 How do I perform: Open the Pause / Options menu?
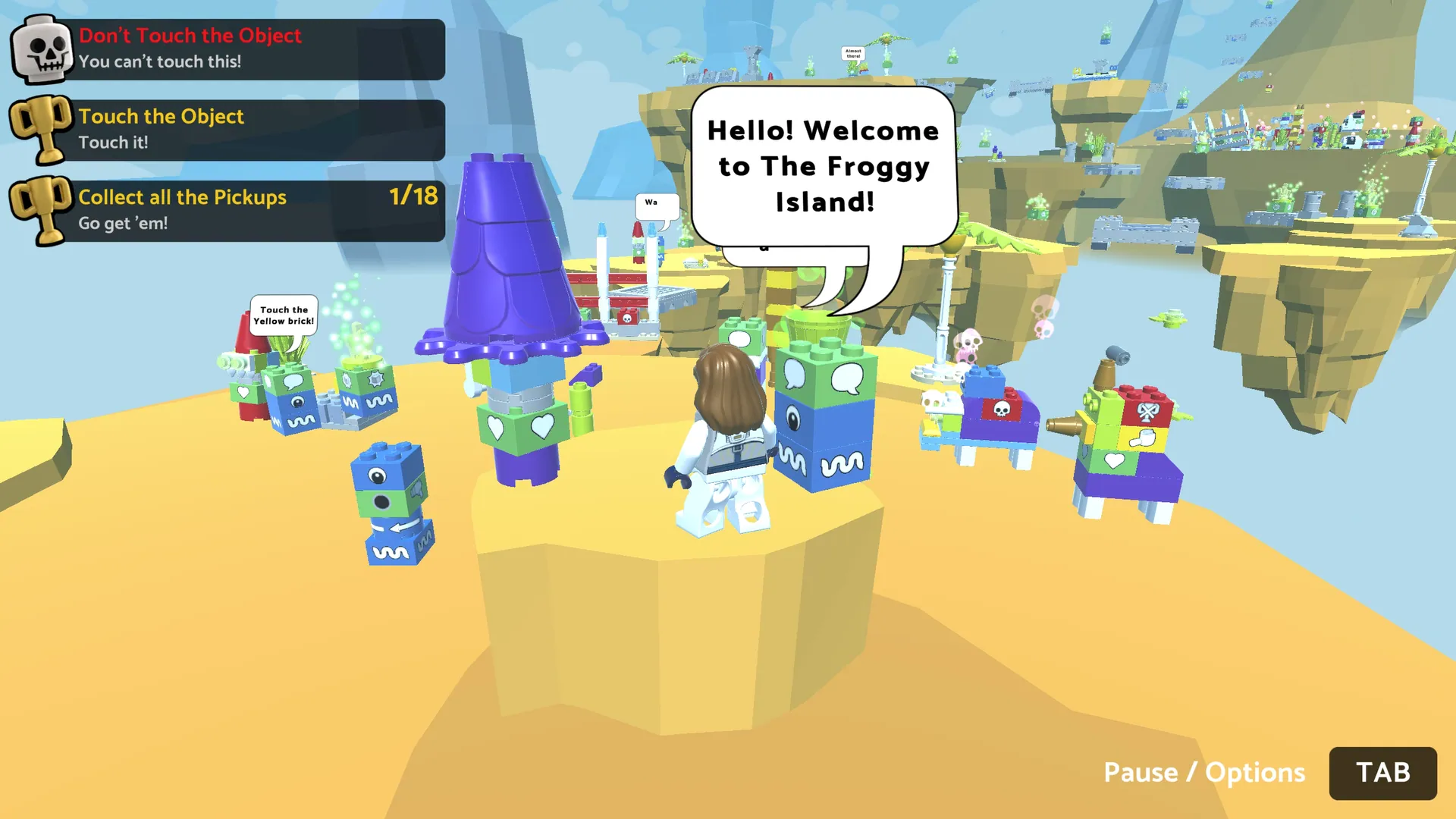coord(1382,773)
